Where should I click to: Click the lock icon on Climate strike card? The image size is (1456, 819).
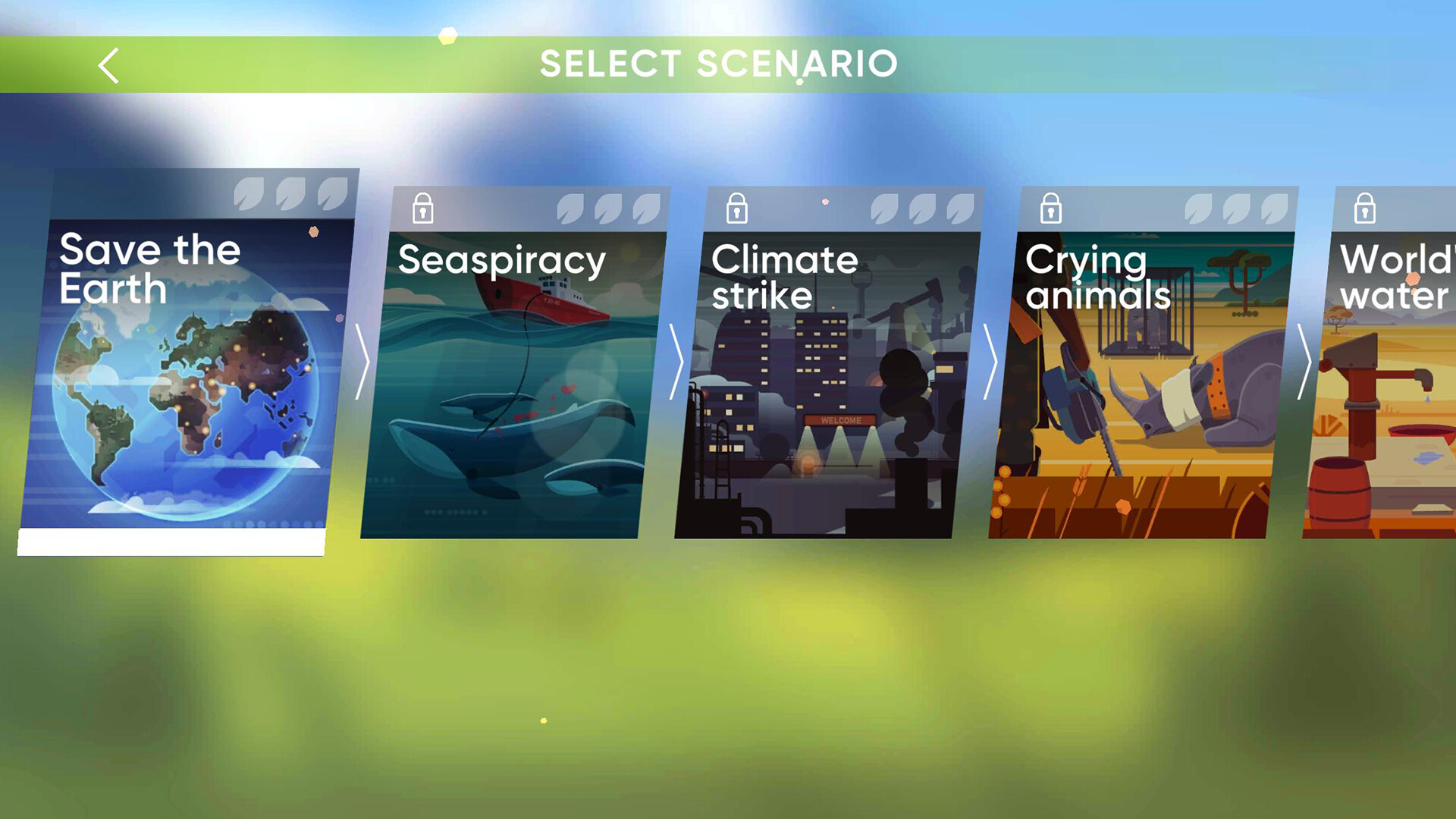point(736,208)
